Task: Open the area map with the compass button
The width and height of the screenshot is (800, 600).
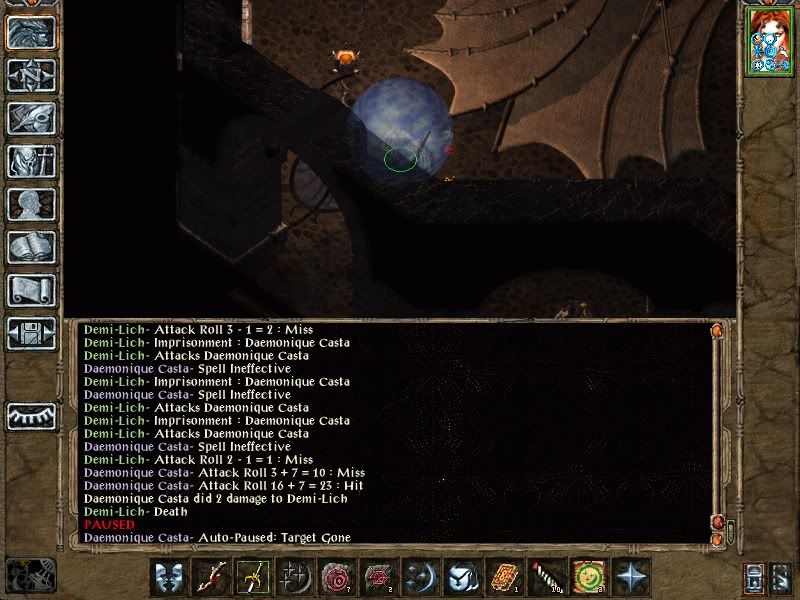Action: pyautogui.click(x=31, y=75)
